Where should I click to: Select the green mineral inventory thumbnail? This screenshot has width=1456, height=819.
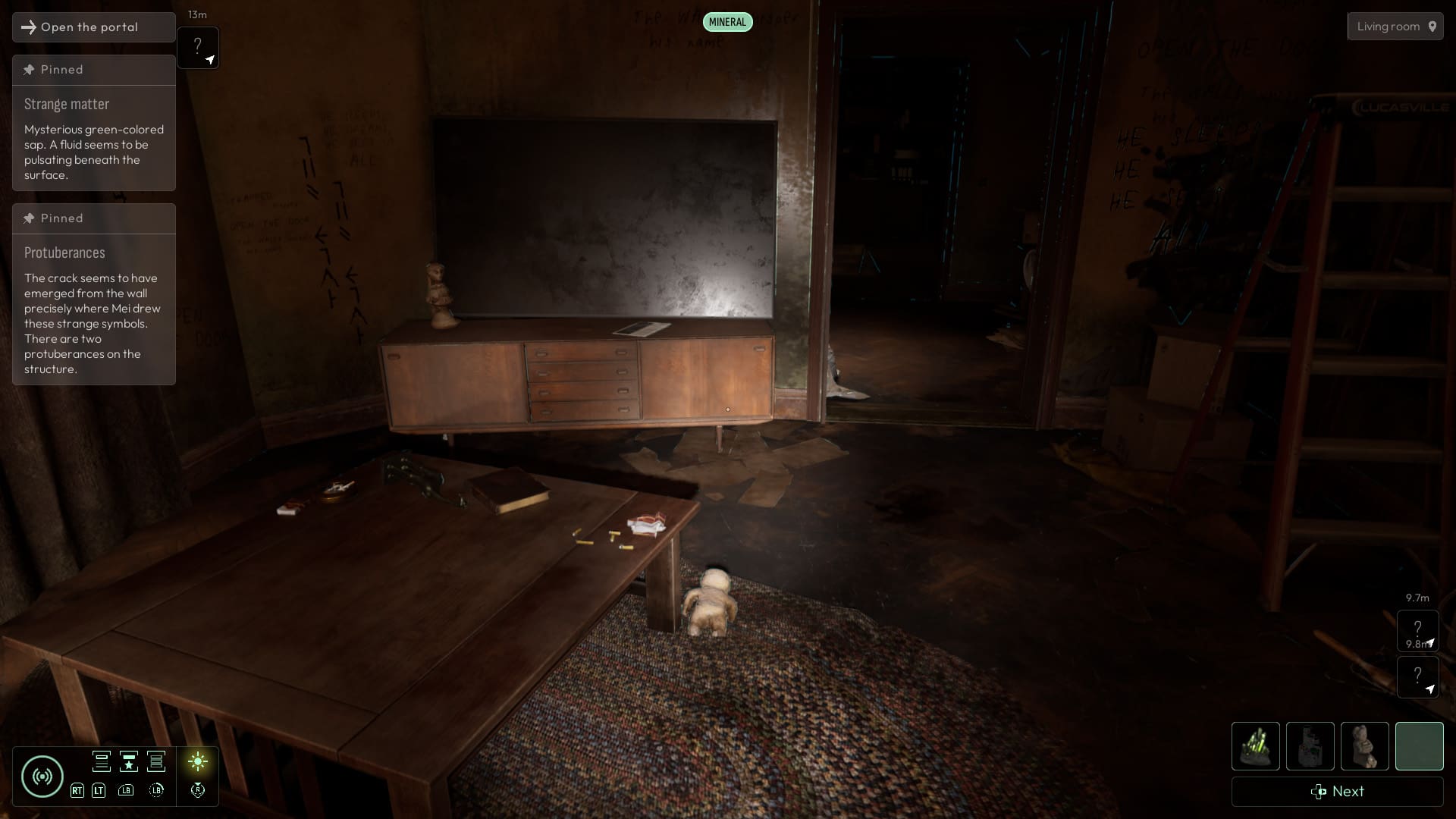(1255, 746)
